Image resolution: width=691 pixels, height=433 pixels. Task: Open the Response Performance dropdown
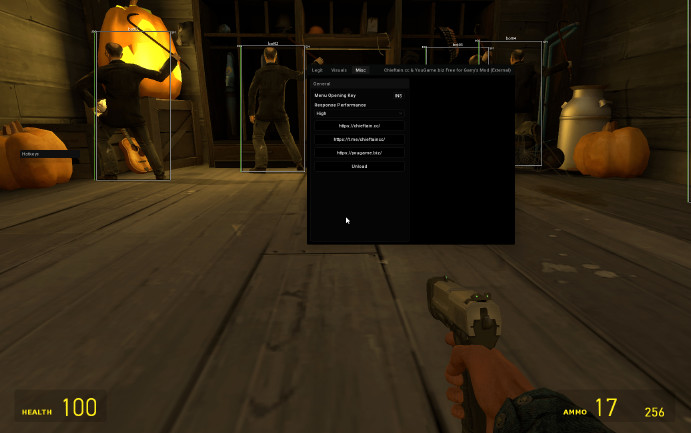coord(359,114)
